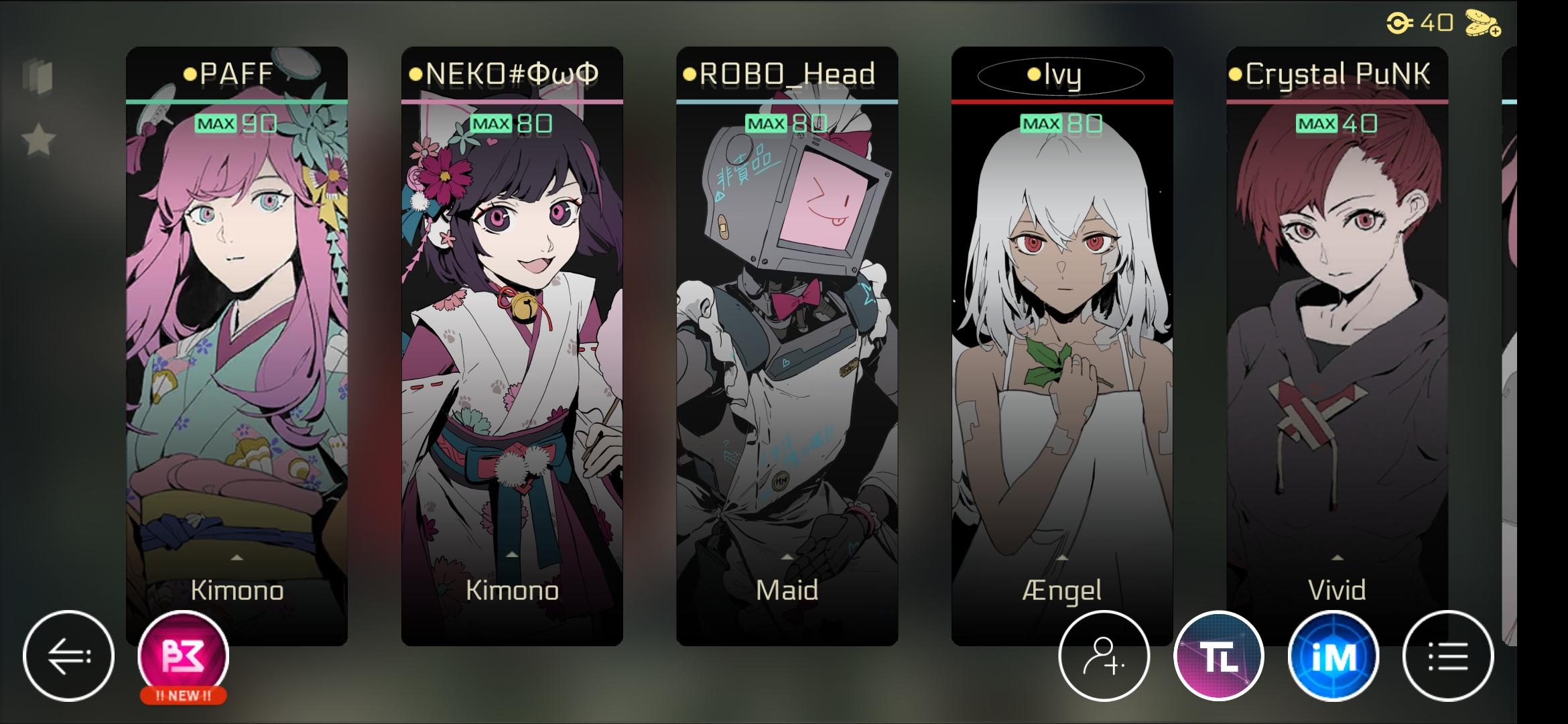
Task: Click the card collection icon top left
Action: [x=36, y=76]
